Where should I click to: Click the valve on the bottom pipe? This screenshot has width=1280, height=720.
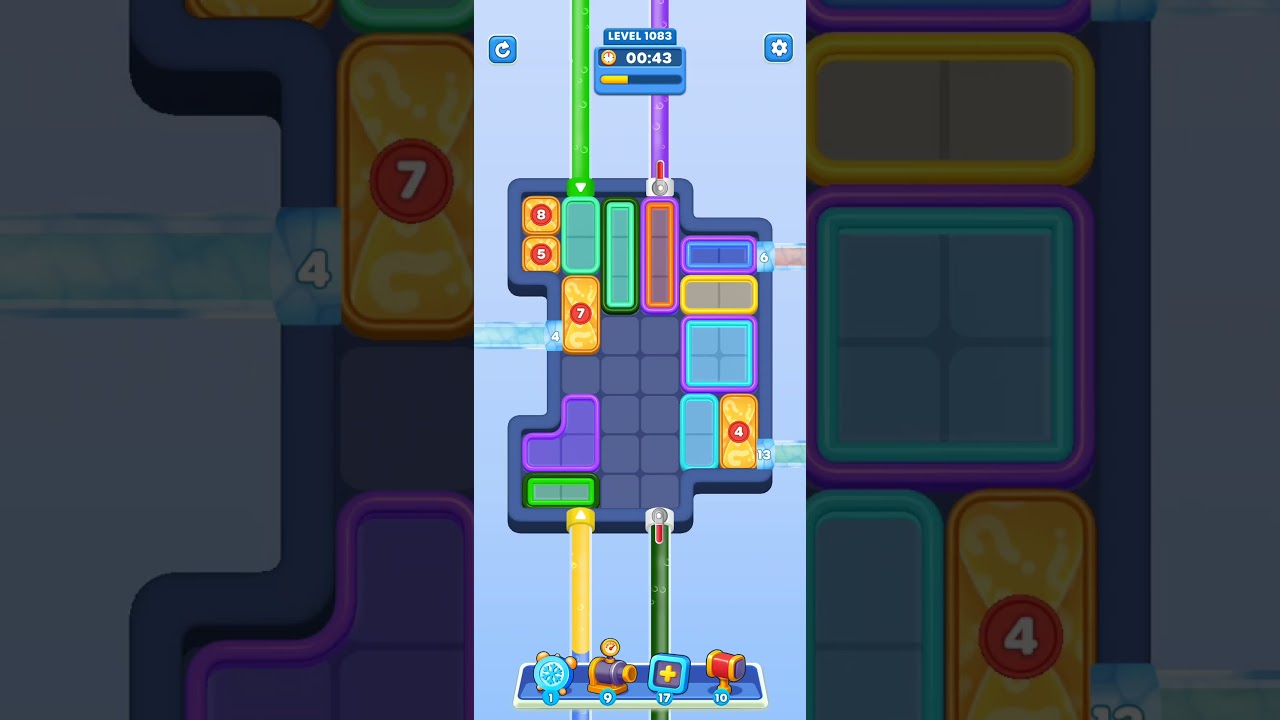tap(658, 518)
